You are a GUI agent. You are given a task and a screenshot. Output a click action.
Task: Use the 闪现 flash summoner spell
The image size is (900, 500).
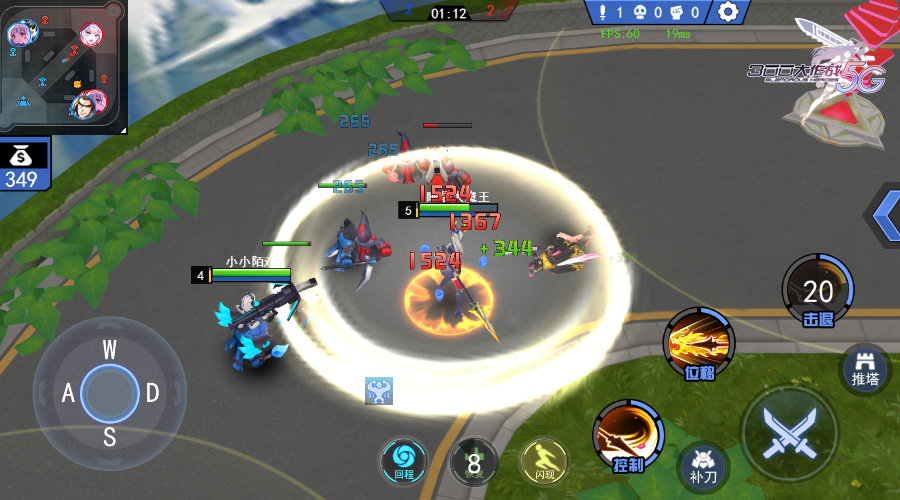544,462
